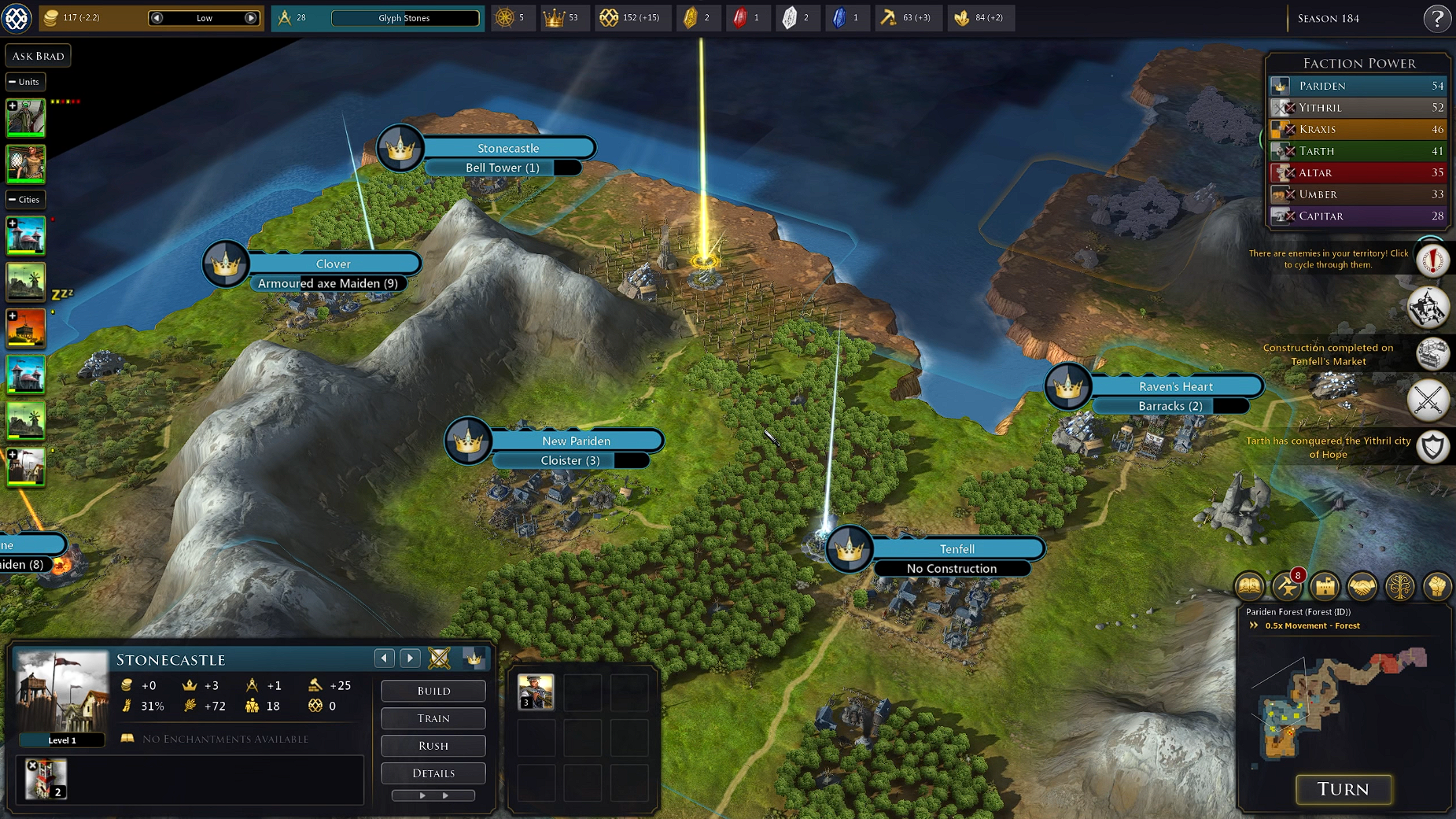End the turn with the Turn button
The width and height of the screenshot is (1456, 819).
[x=1343, y=789]
